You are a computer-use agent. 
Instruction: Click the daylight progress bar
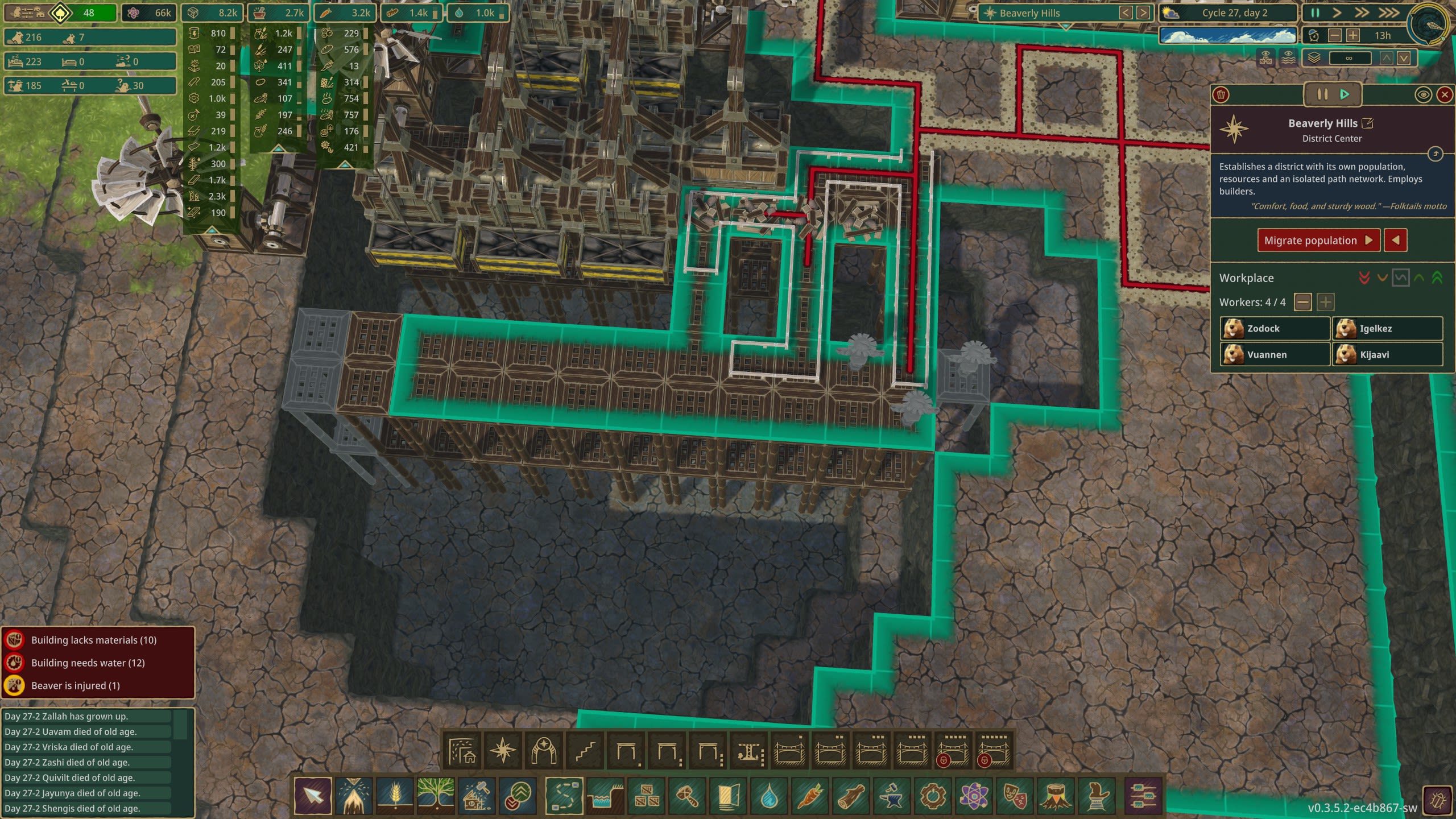coord(1228,35)
